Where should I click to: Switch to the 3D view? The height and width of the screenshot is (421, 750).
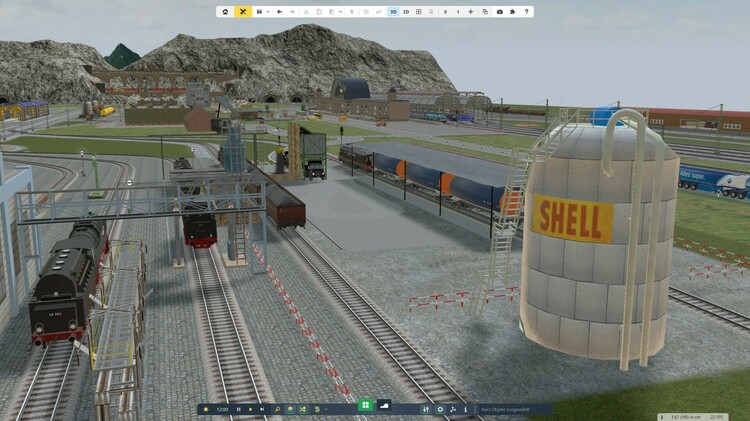393,12
